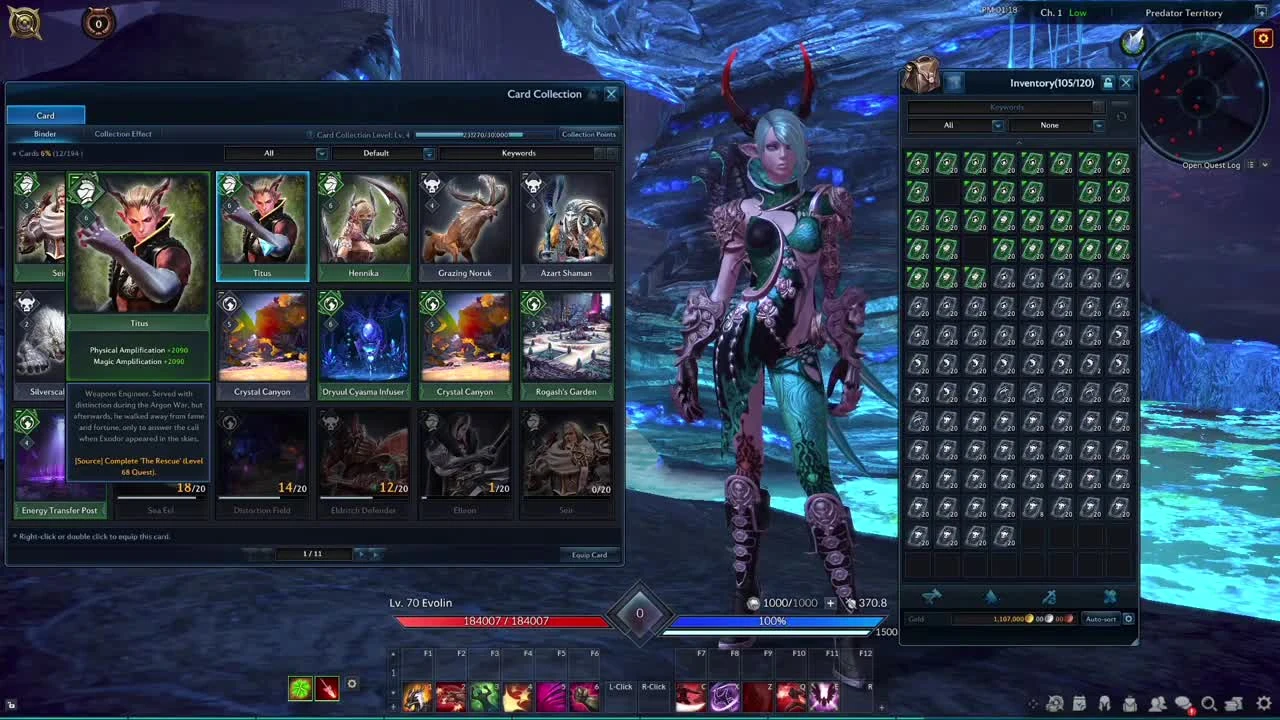
Task: Expand the Open Quest Log panel
Action: 1263,164
